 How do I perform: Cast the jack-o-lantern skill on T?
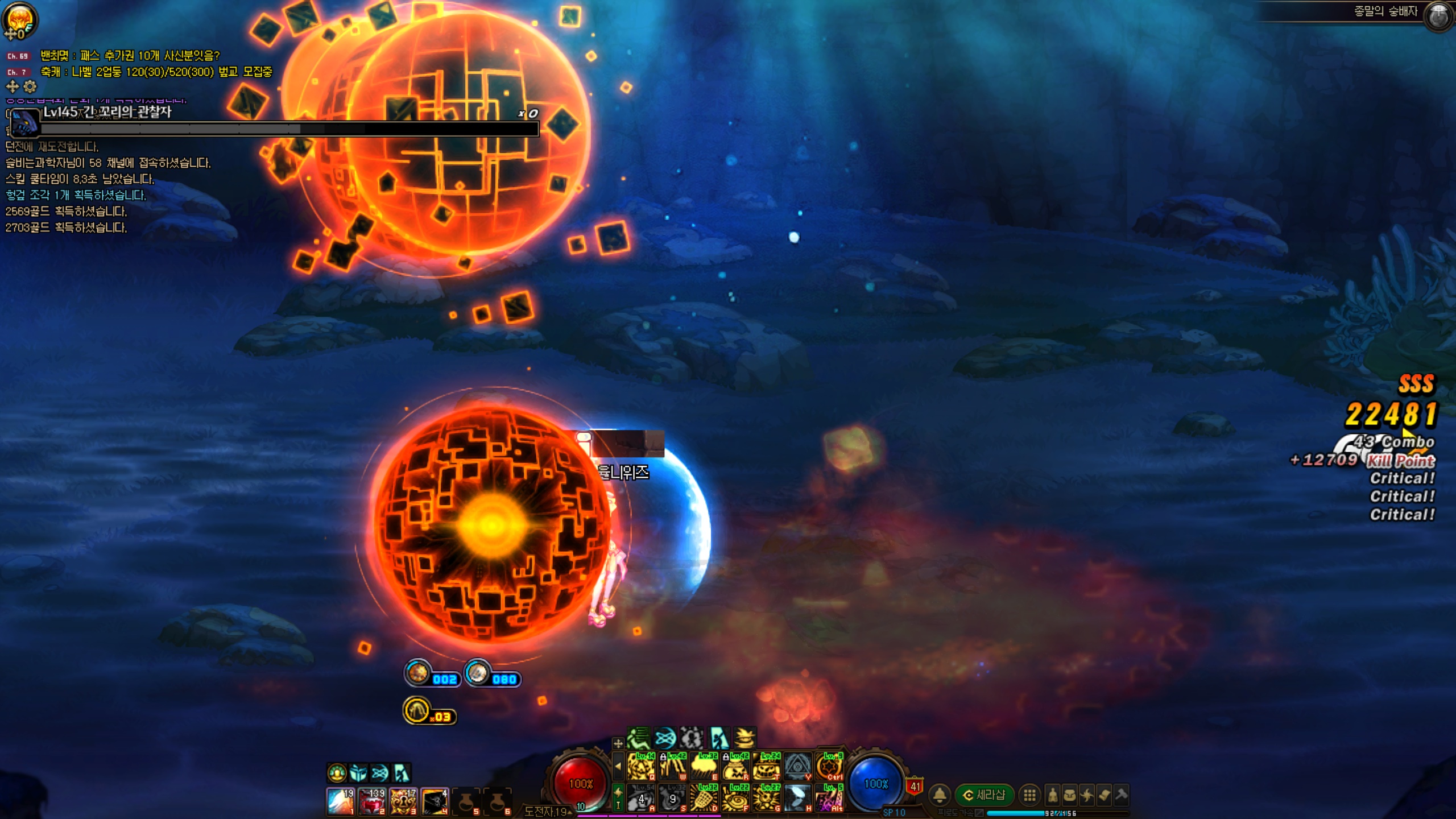tap(767, 767)
